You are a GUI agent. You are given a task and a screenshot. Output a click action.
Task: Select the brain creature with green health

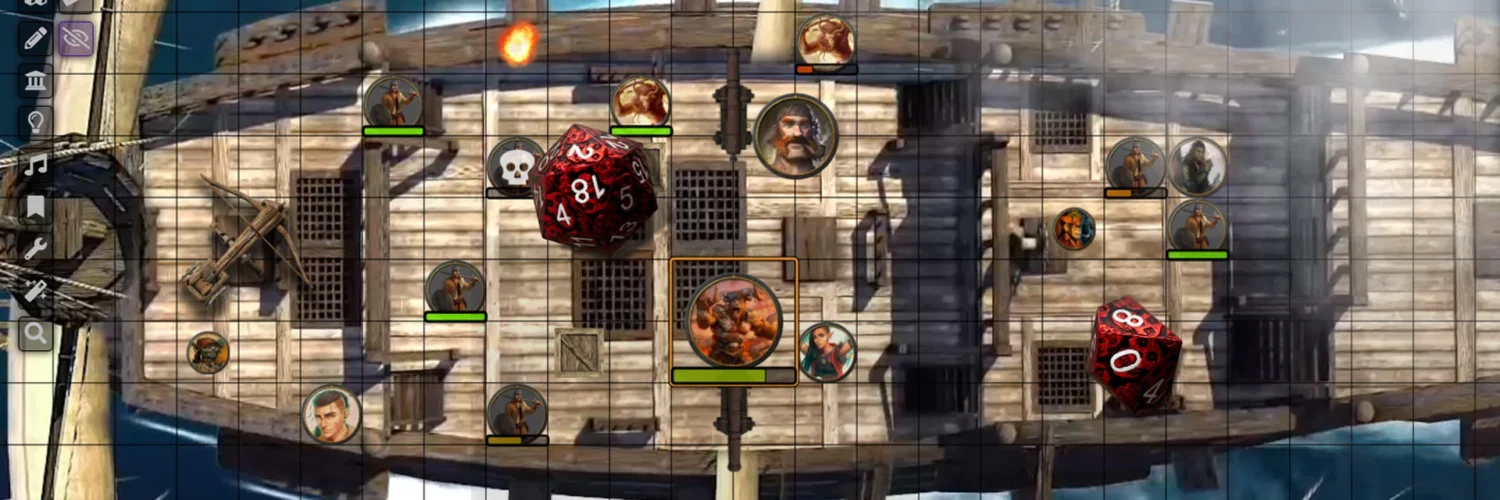[640, 102]
